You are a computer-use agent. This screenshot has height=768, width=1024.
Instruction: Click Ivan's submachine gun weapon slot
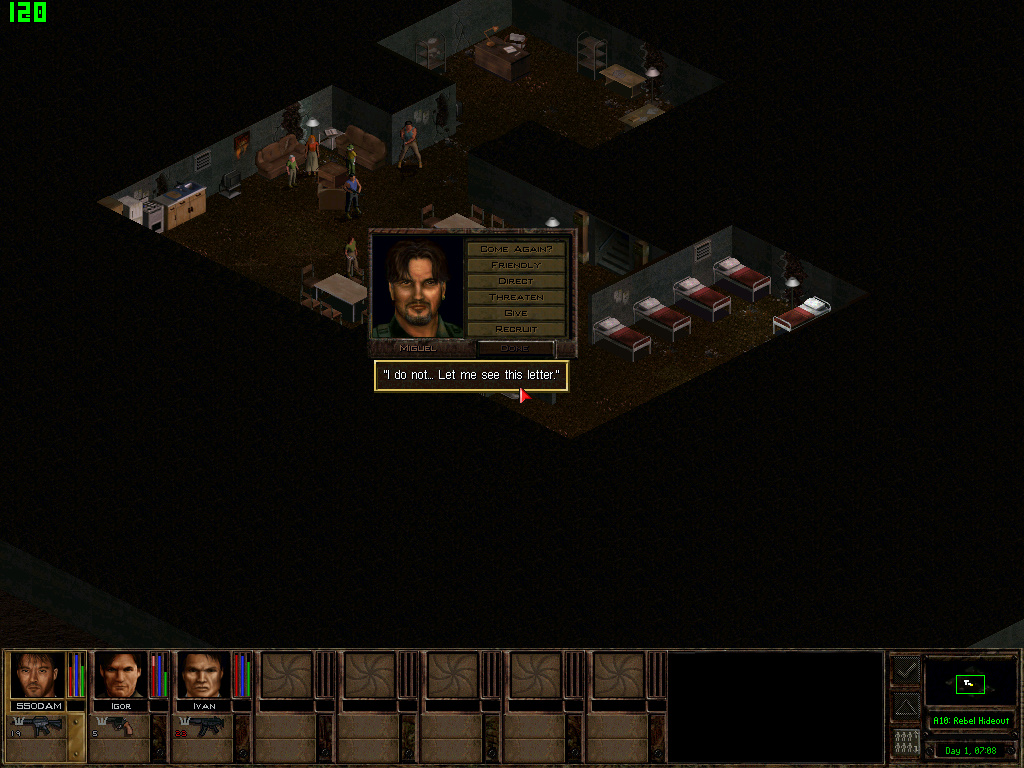203,726
